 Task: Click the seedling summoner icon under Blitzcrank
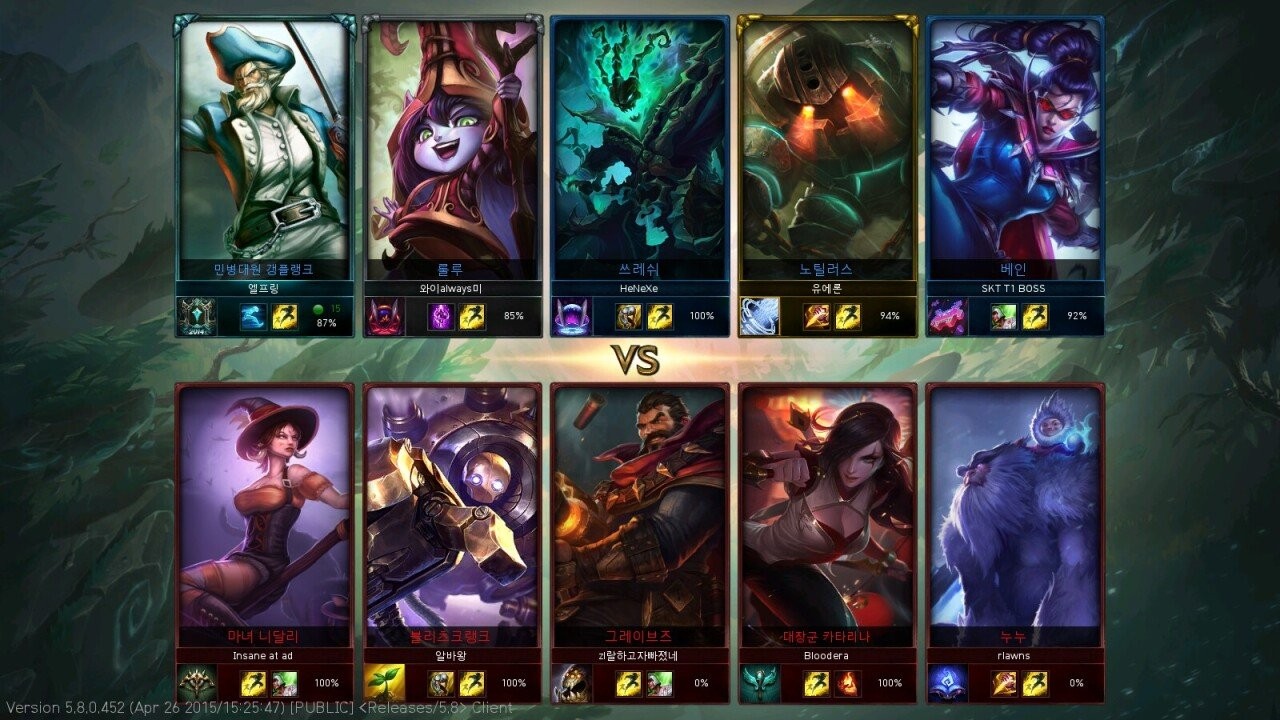pos(384,682)
